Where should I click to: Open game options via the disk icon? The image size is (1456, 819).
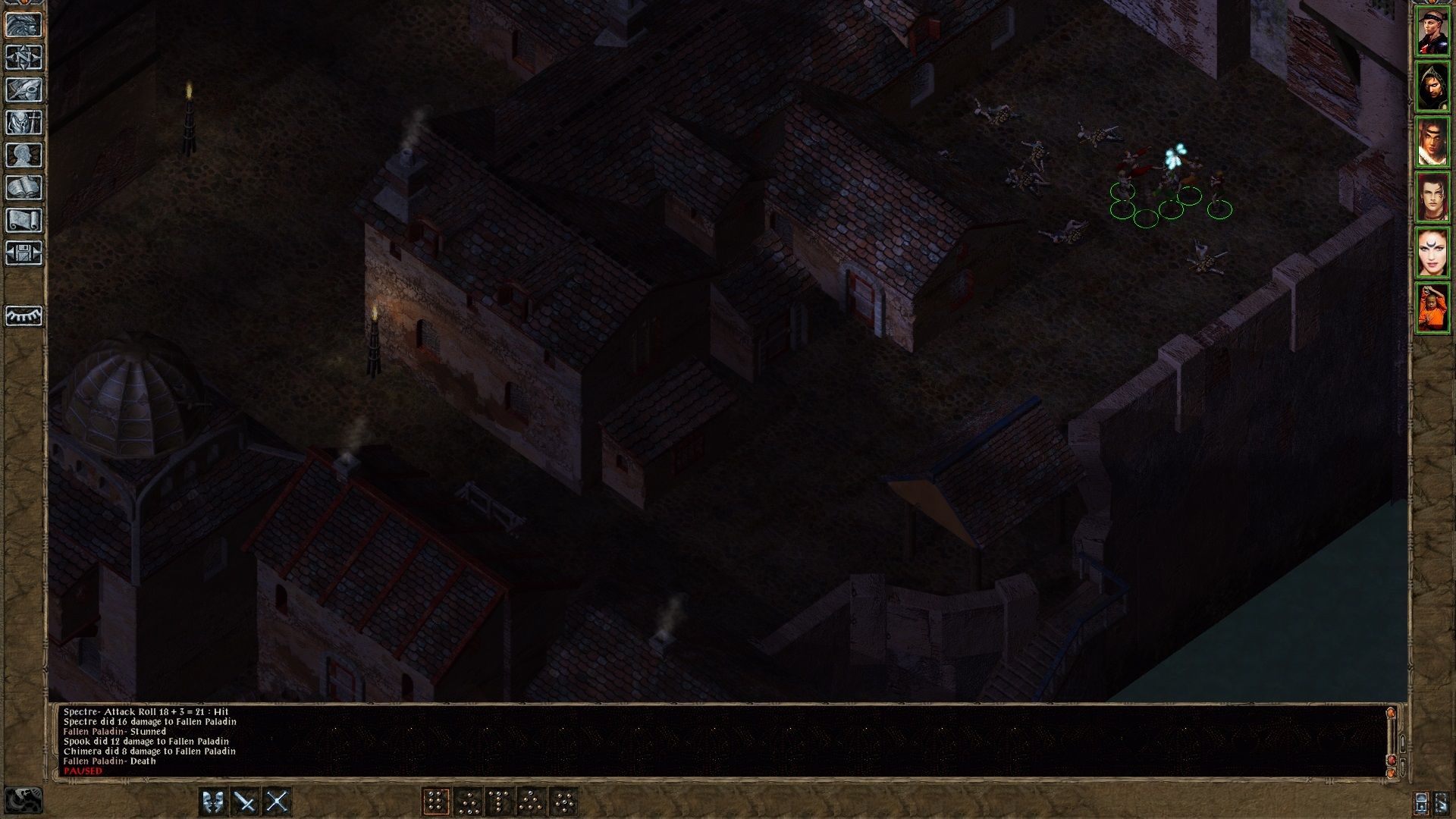coord(25,254)
